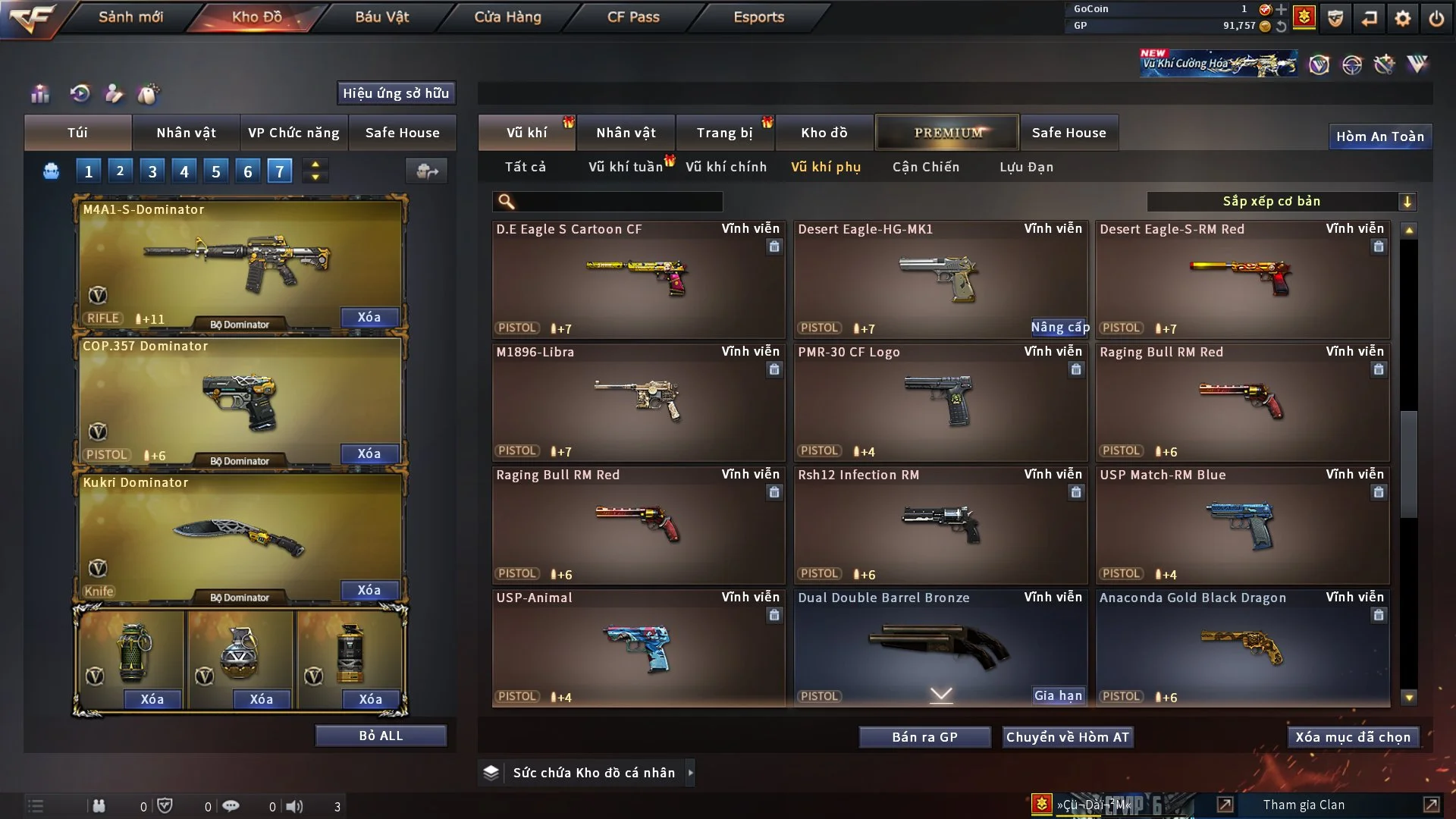This screenshot has width=1456, height=819.
Task: Click the Tham gia Clan button
Action: pos(1304,805)
